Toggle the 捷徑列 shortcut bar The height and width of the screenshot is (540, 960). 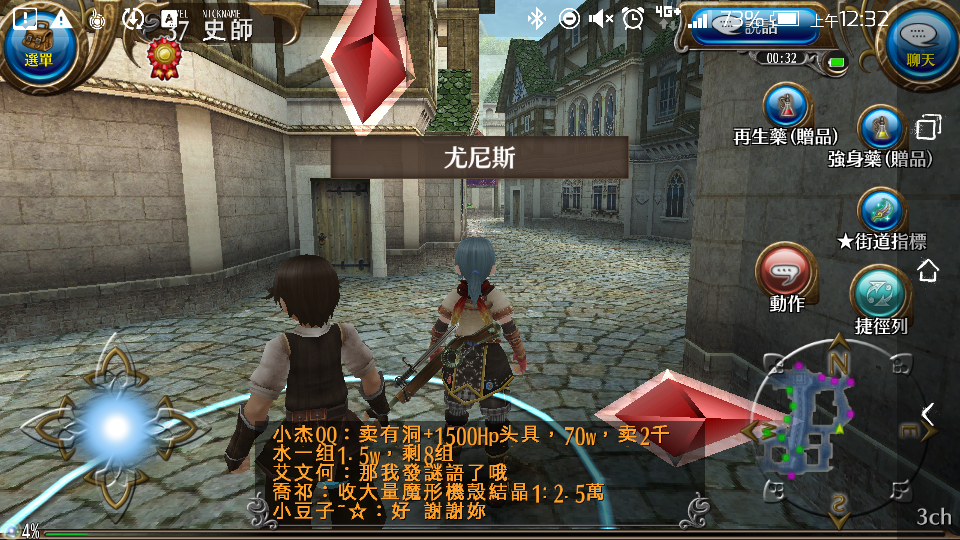880,294
